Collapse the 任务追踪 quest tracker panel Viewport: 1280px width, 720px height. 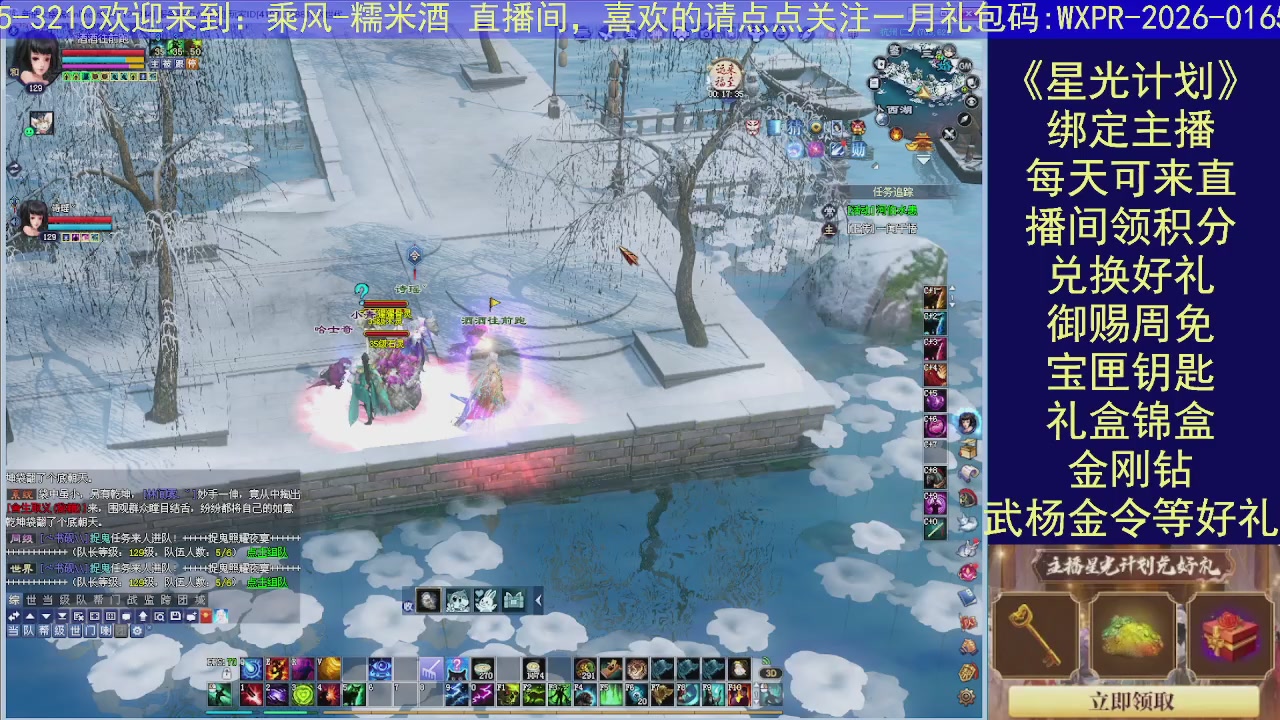click(x=893, y=190)
